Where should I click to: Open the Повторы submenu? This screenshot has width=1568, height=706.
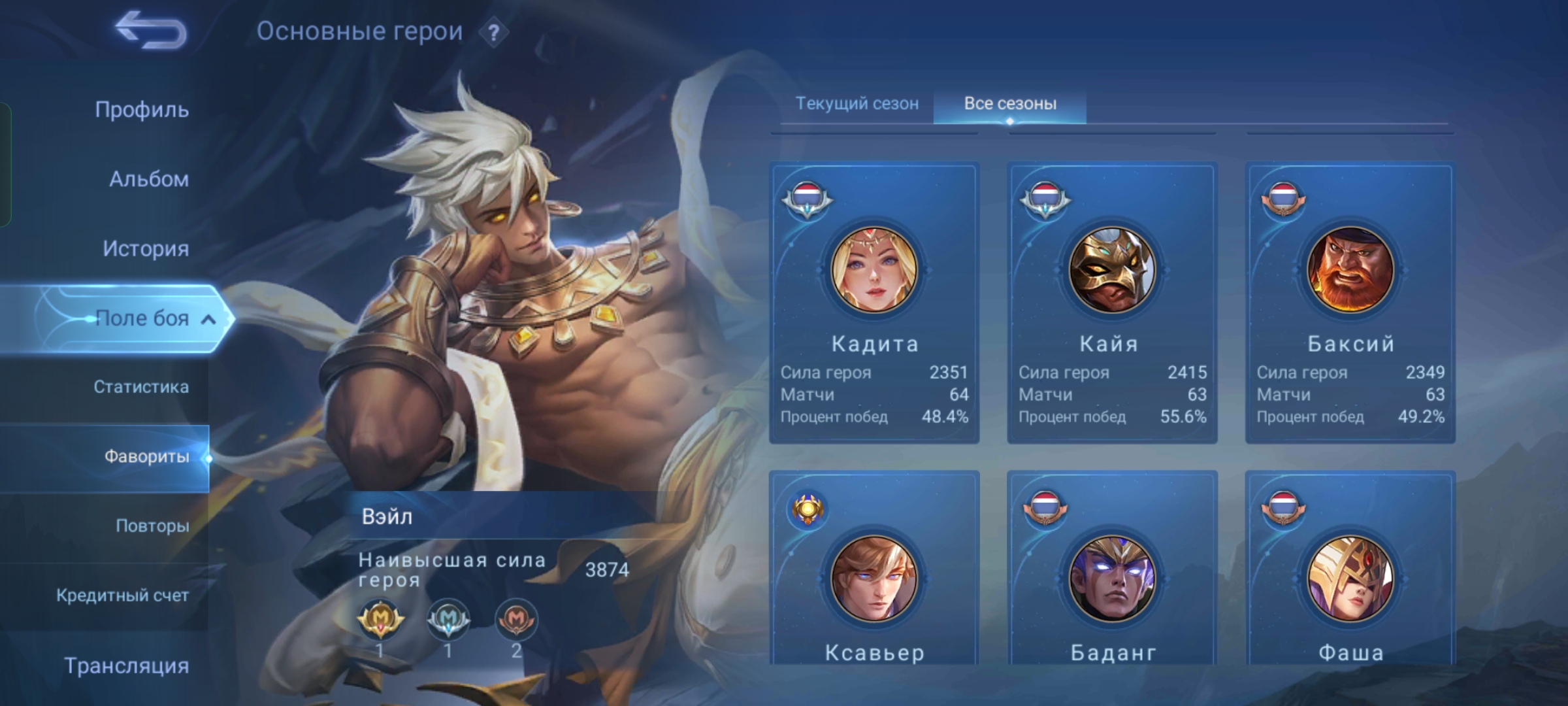click(152, 526)
